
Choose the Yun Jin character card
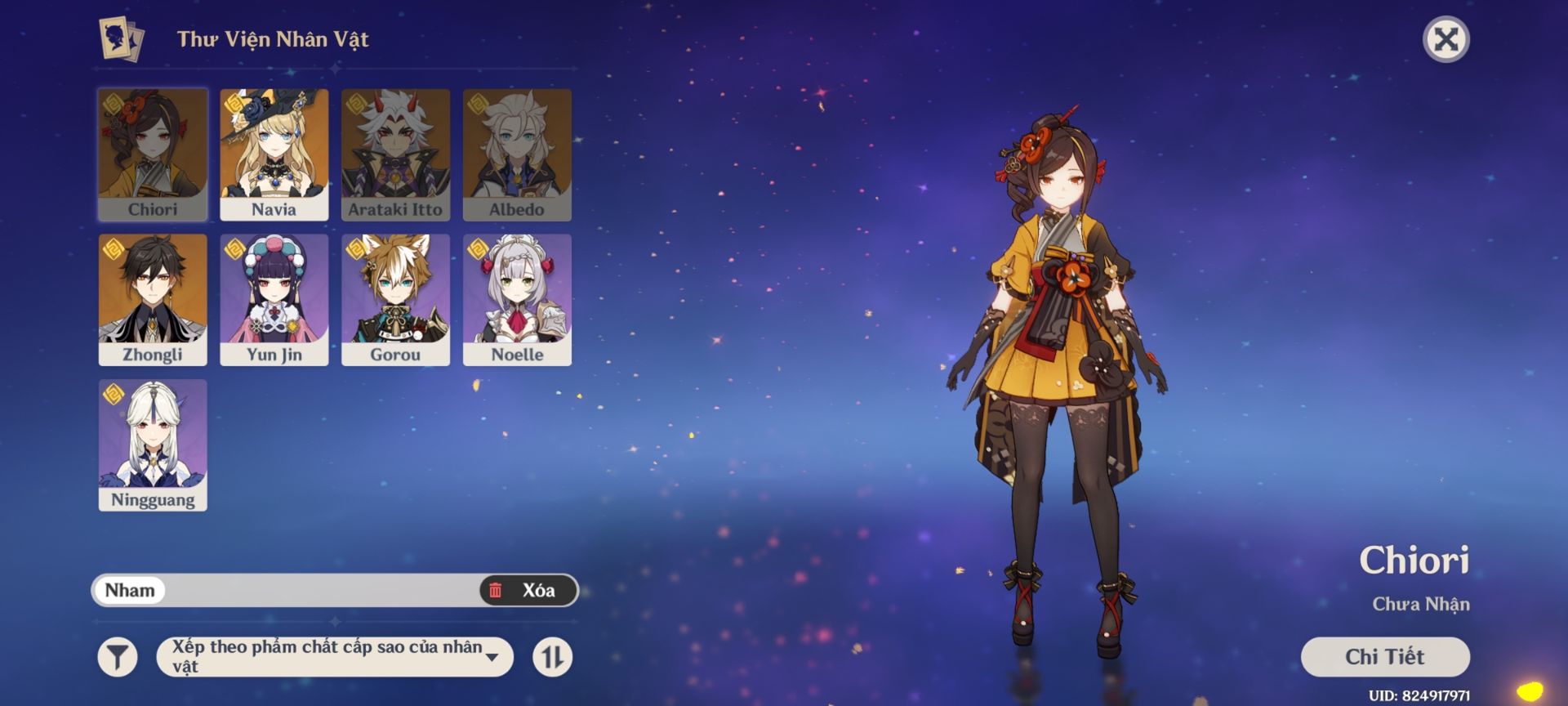point(274,300)
